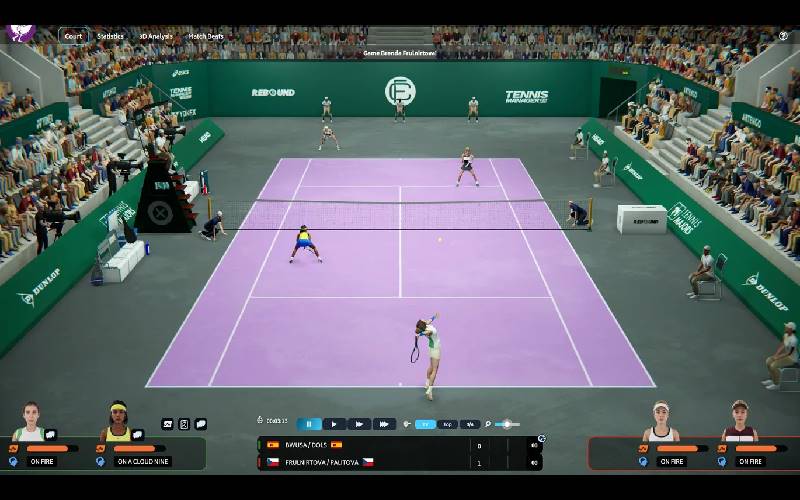Switch to the top camera view

coord(448,424)
